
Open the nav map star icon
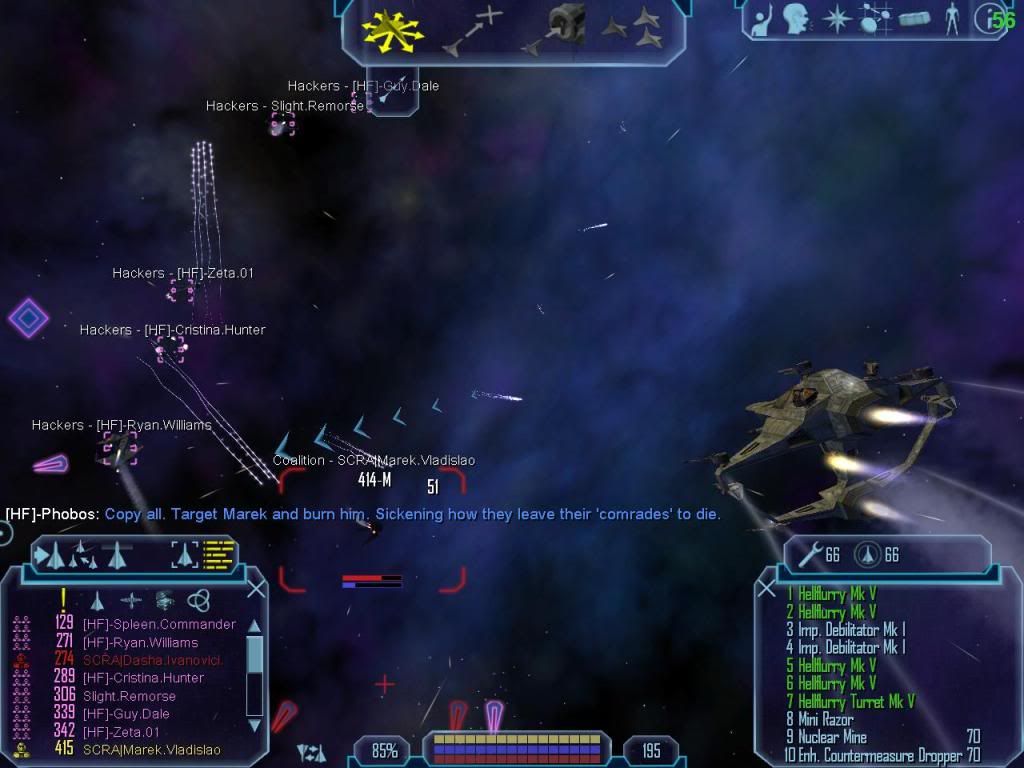835,18
